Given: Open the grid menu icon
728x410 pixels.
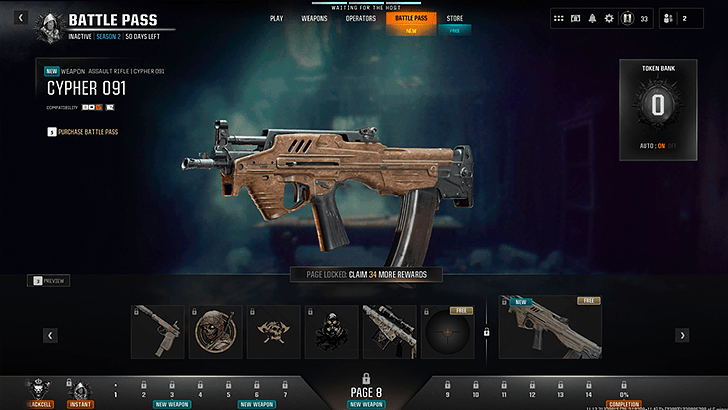Looking at the screenshot, I should pyautogui.click(x=560, y=18).
